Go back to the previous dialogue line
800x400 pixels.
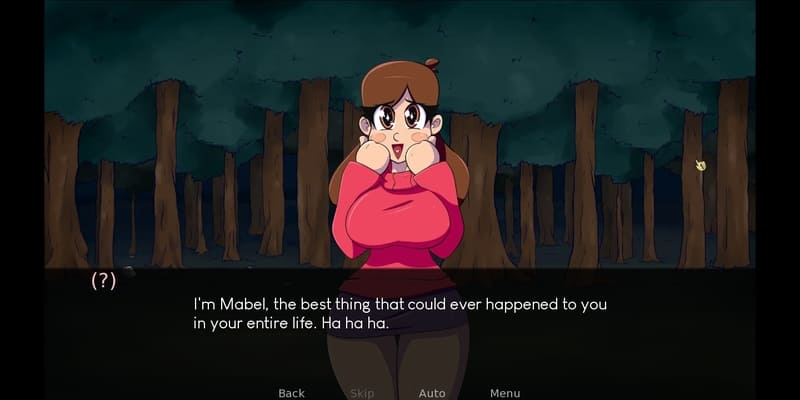coord(291,393)
